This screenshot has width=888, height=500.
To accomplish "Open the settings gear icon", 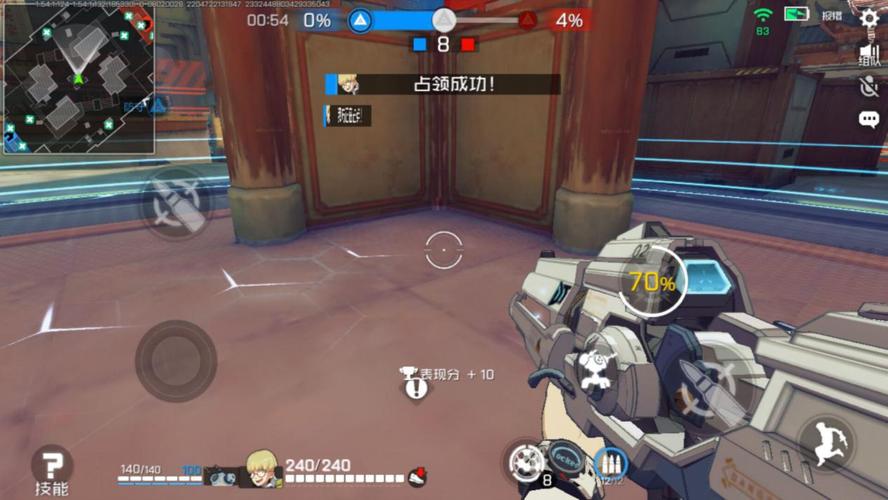I will click(868, 18).
